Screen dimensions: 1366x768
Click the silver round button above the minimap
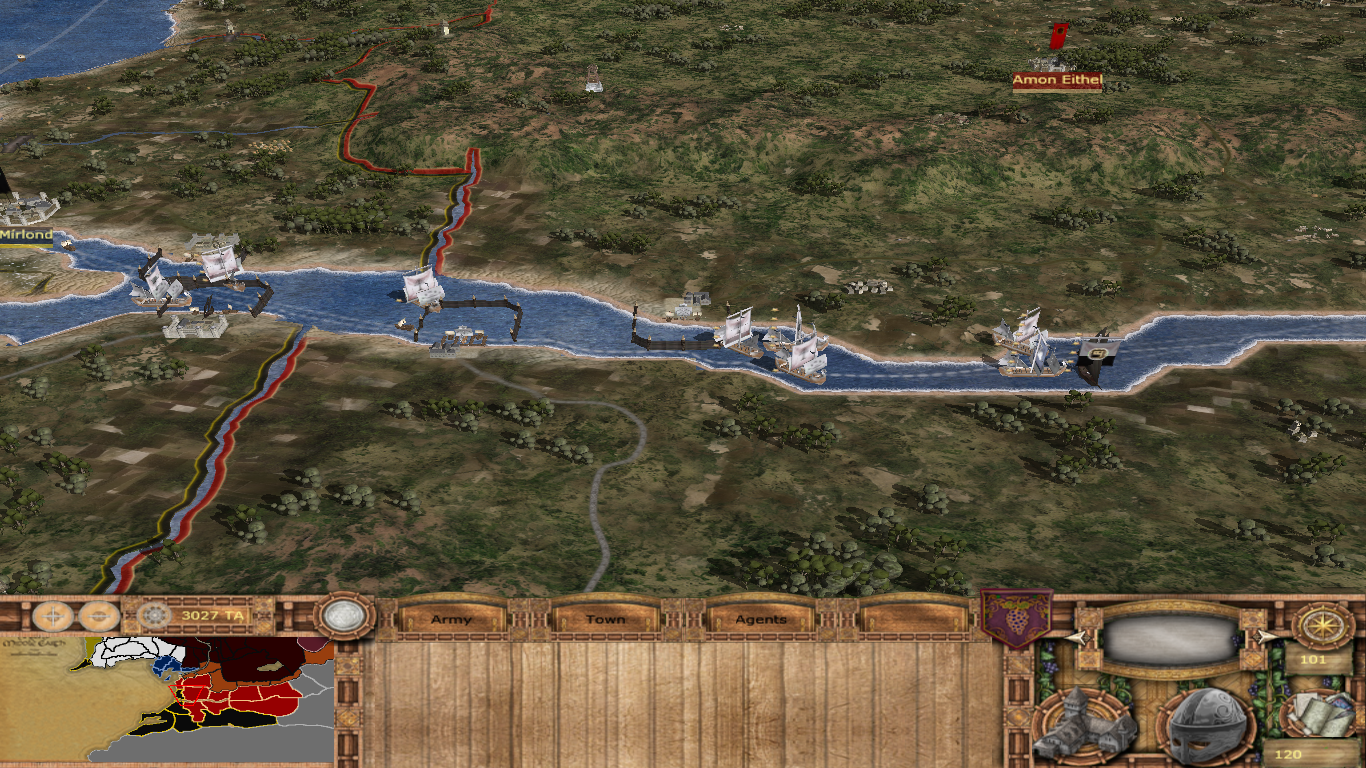(x=343, y=616)
